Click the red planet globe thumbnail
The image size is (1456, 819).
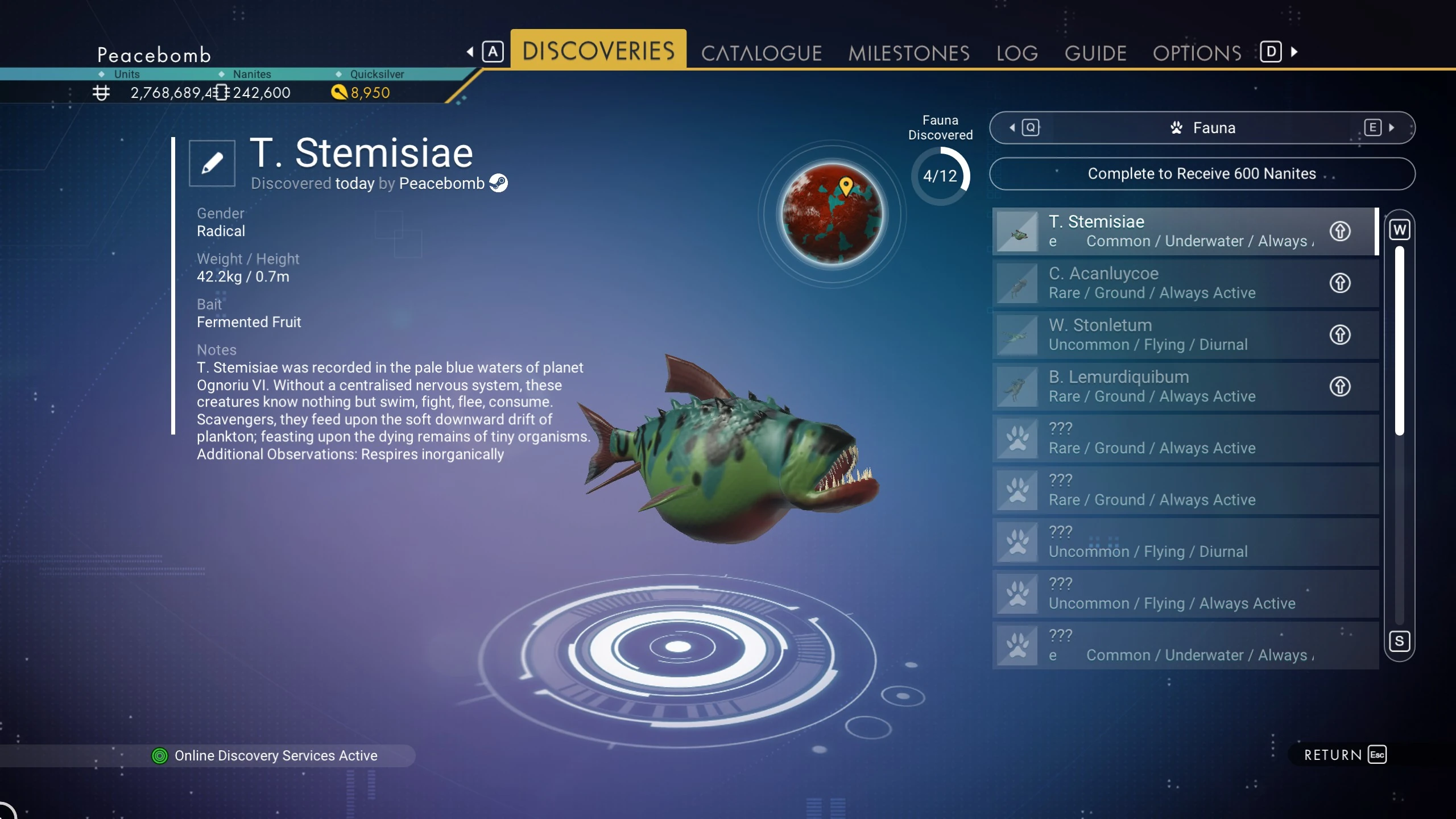click(832, 214)
